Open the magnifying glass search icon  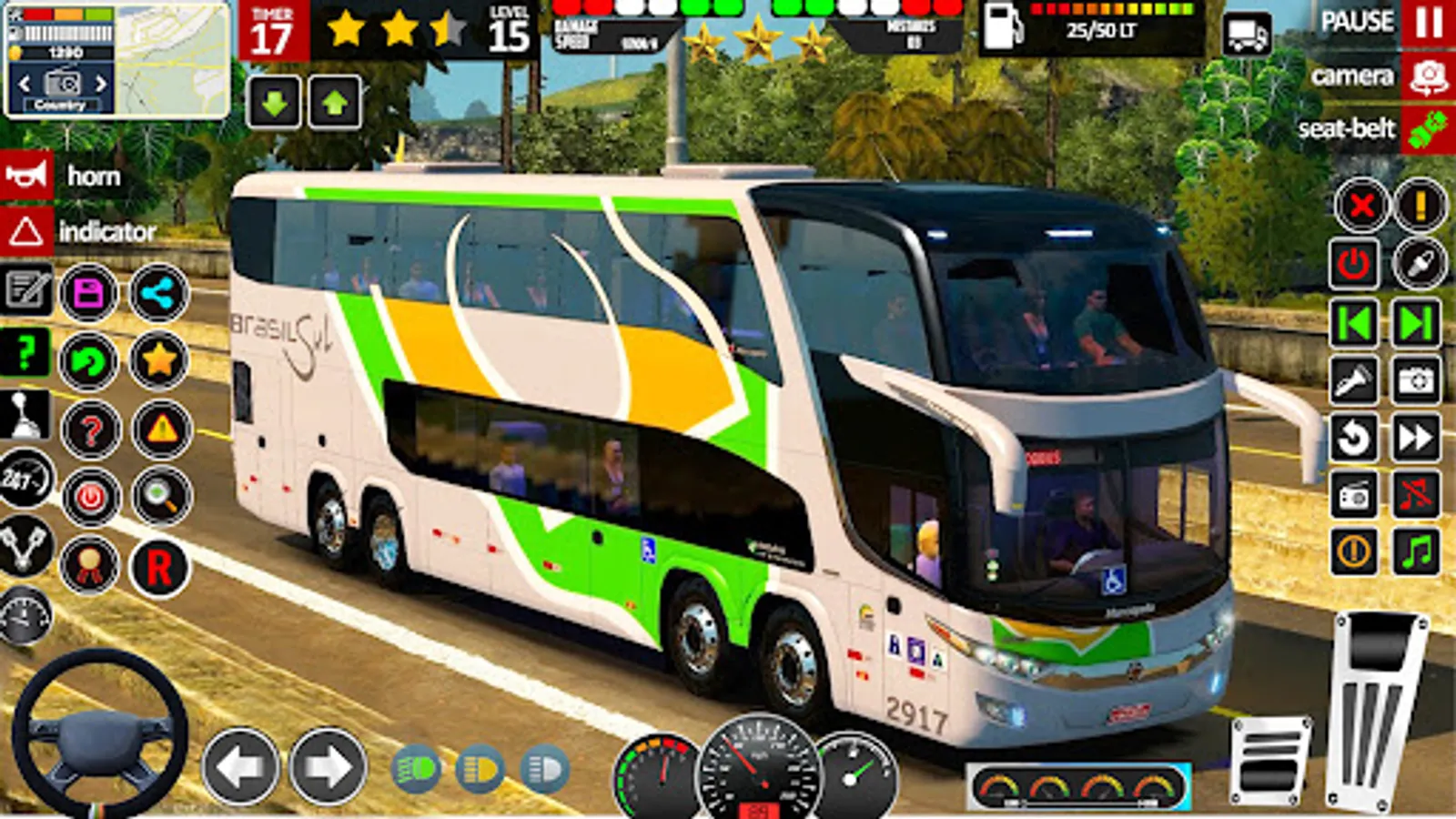(161, 497)
